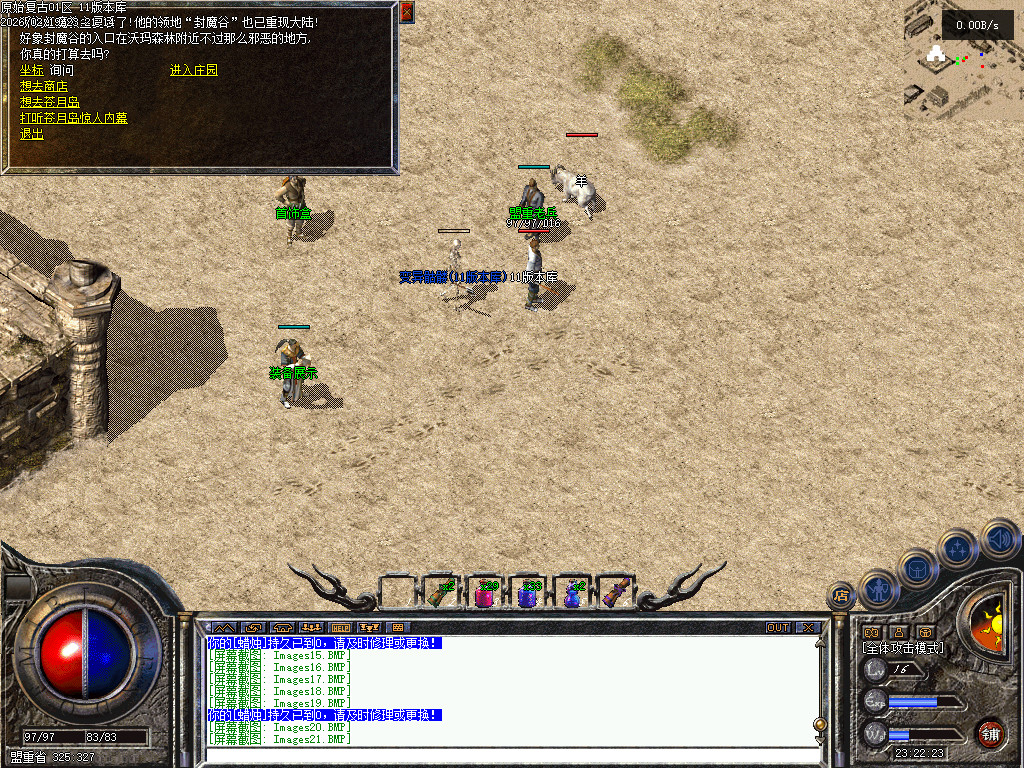Select 打听苍月岛惊人内幕 dialogue option
Screen dimensions: 1024x768
click(x=73, y=118)
